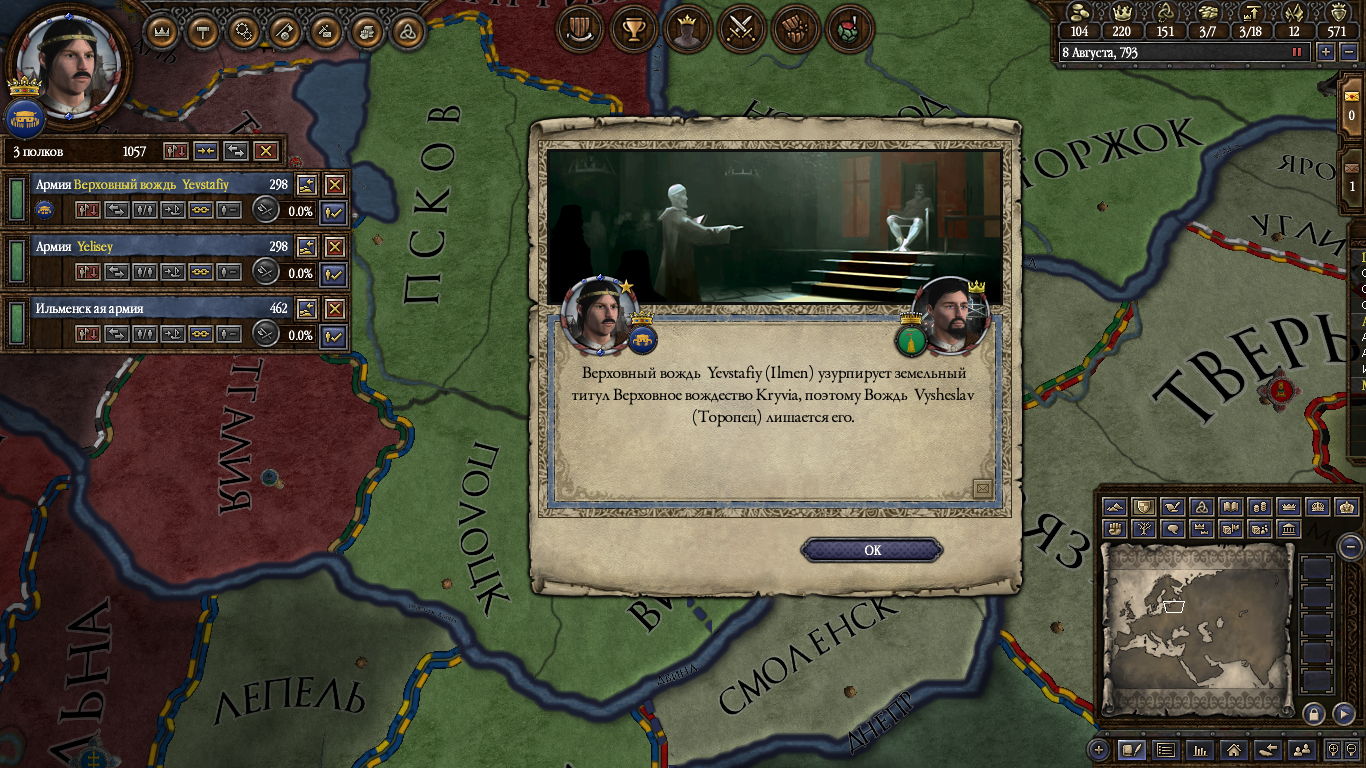Switch to the terrain map mode
The height and width of the screenshot is (768, 1366).
1115,507
